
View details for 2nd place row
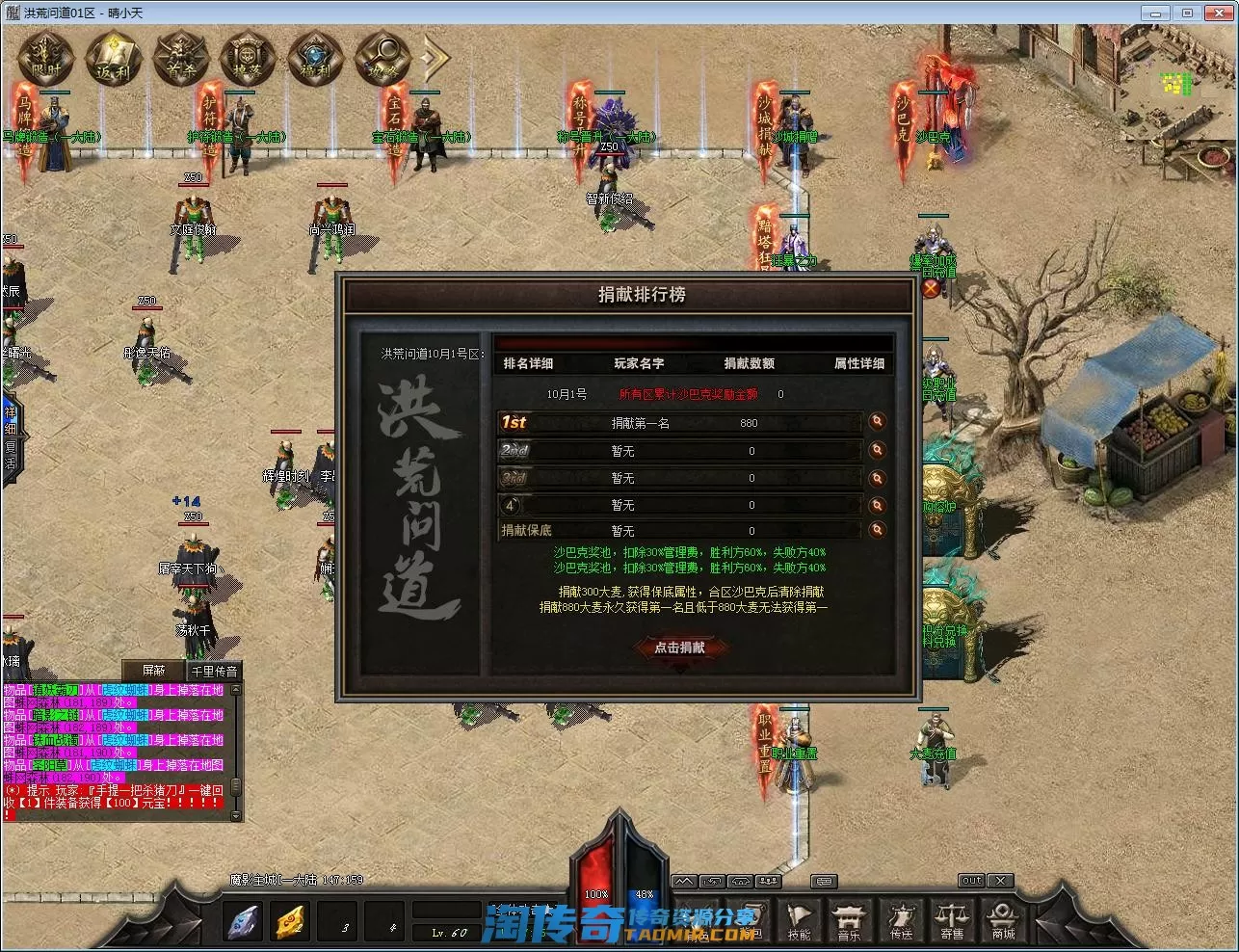pos(877,450)
